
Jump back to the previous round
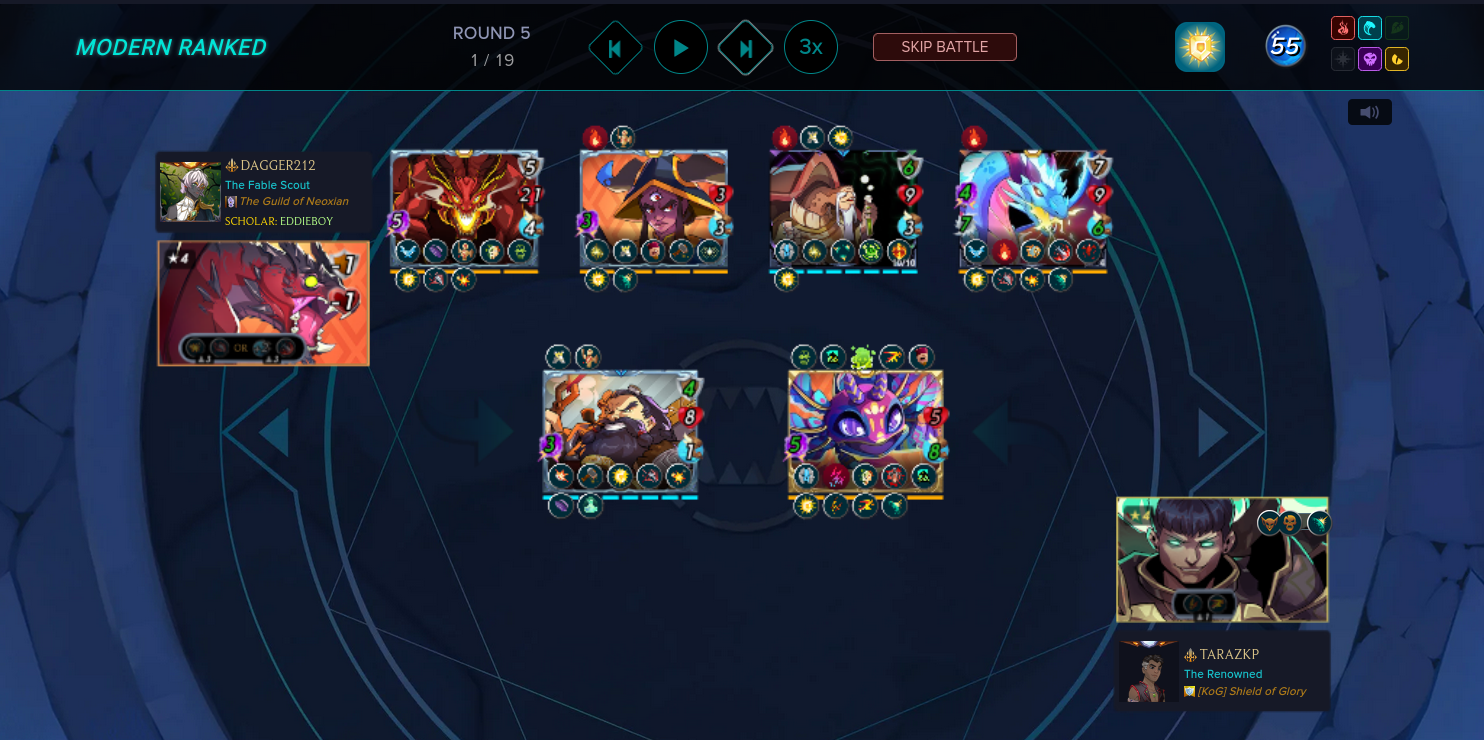(x=615, y=47)
